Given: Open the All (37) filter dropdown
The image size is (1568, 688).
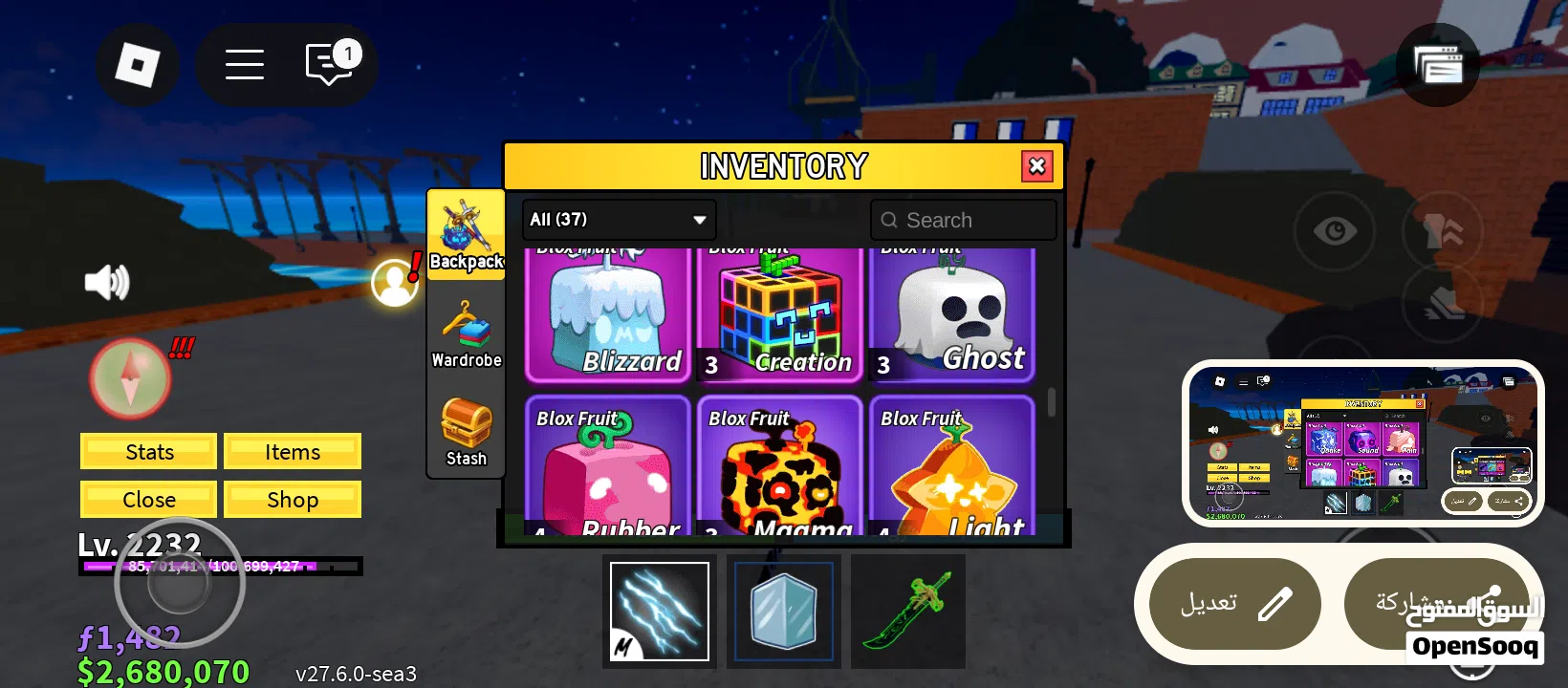Looking at the screenshot, I should (620, 220).
